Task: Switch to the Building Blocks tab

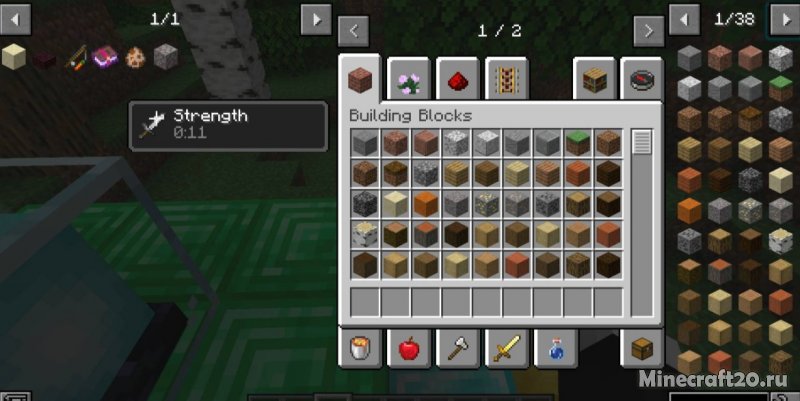Action: 359,78
